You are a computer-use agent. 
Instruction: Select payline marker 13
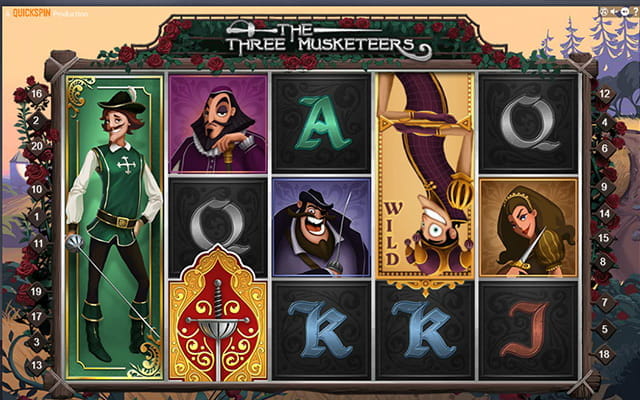point(36,365)
